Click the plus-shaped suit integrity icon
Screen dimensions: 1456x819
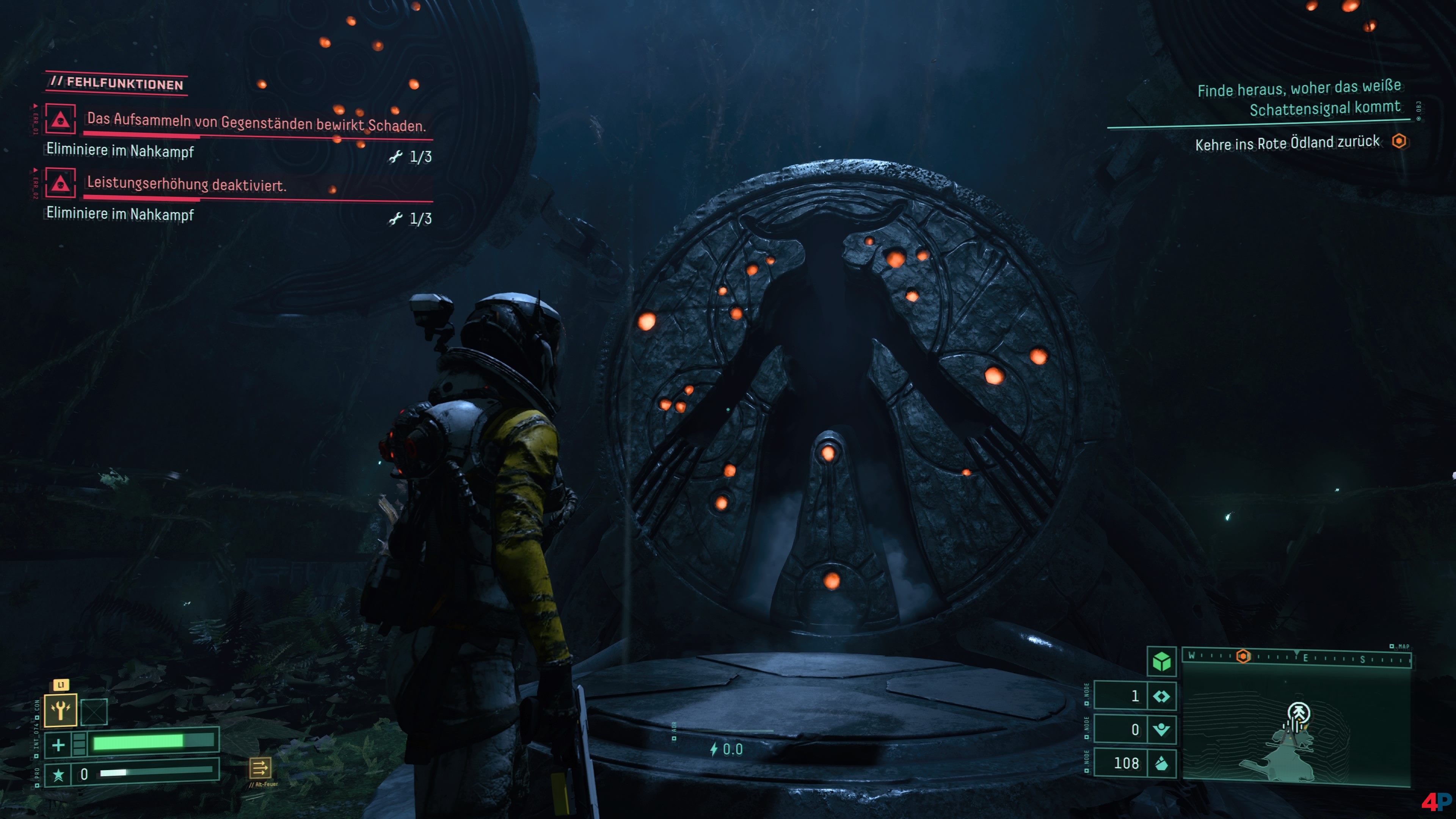point(58,744)
